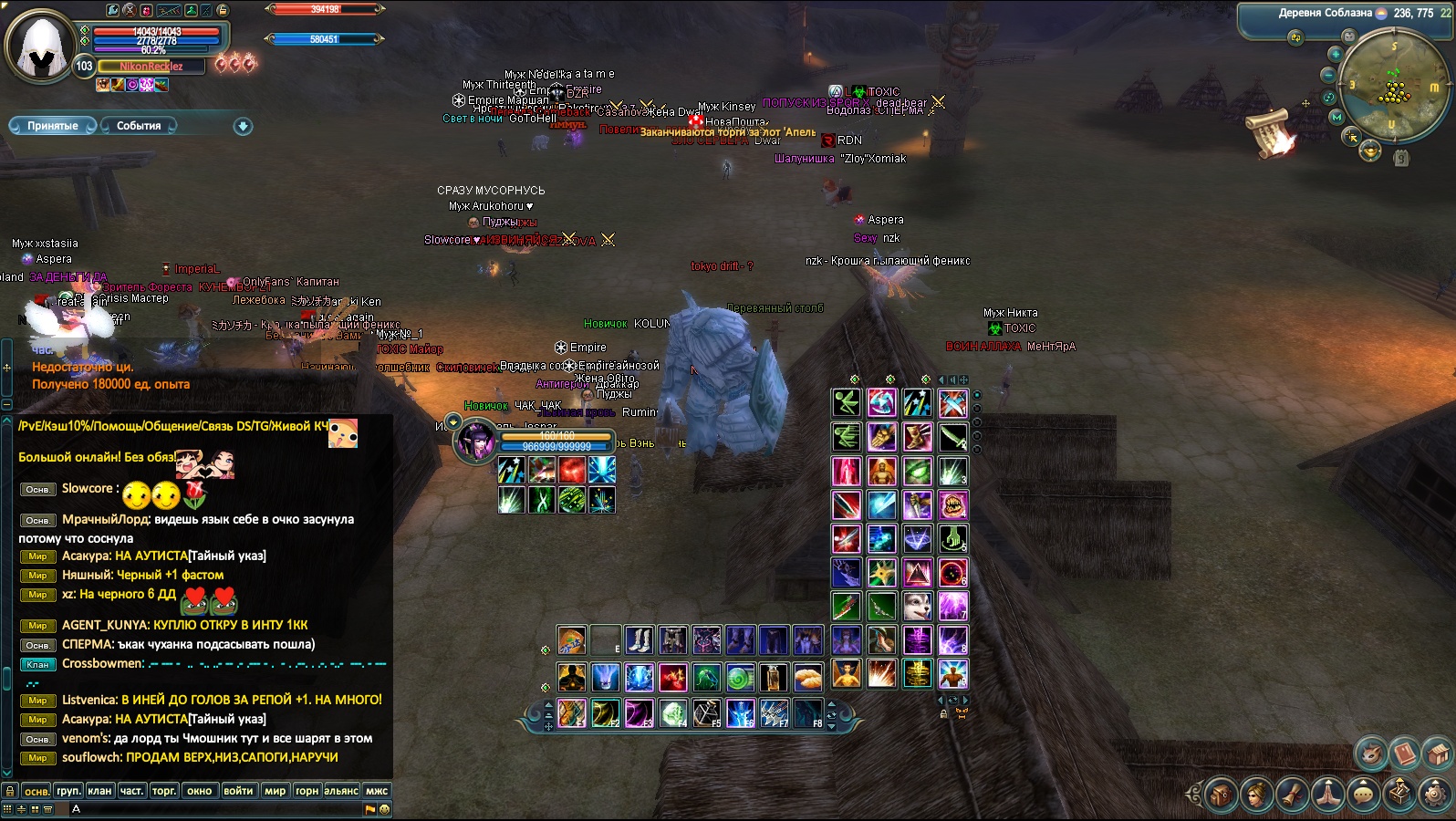Open the События events tab
The image size is (1456, 821).
pyautogui.click(x=139, y=126)
